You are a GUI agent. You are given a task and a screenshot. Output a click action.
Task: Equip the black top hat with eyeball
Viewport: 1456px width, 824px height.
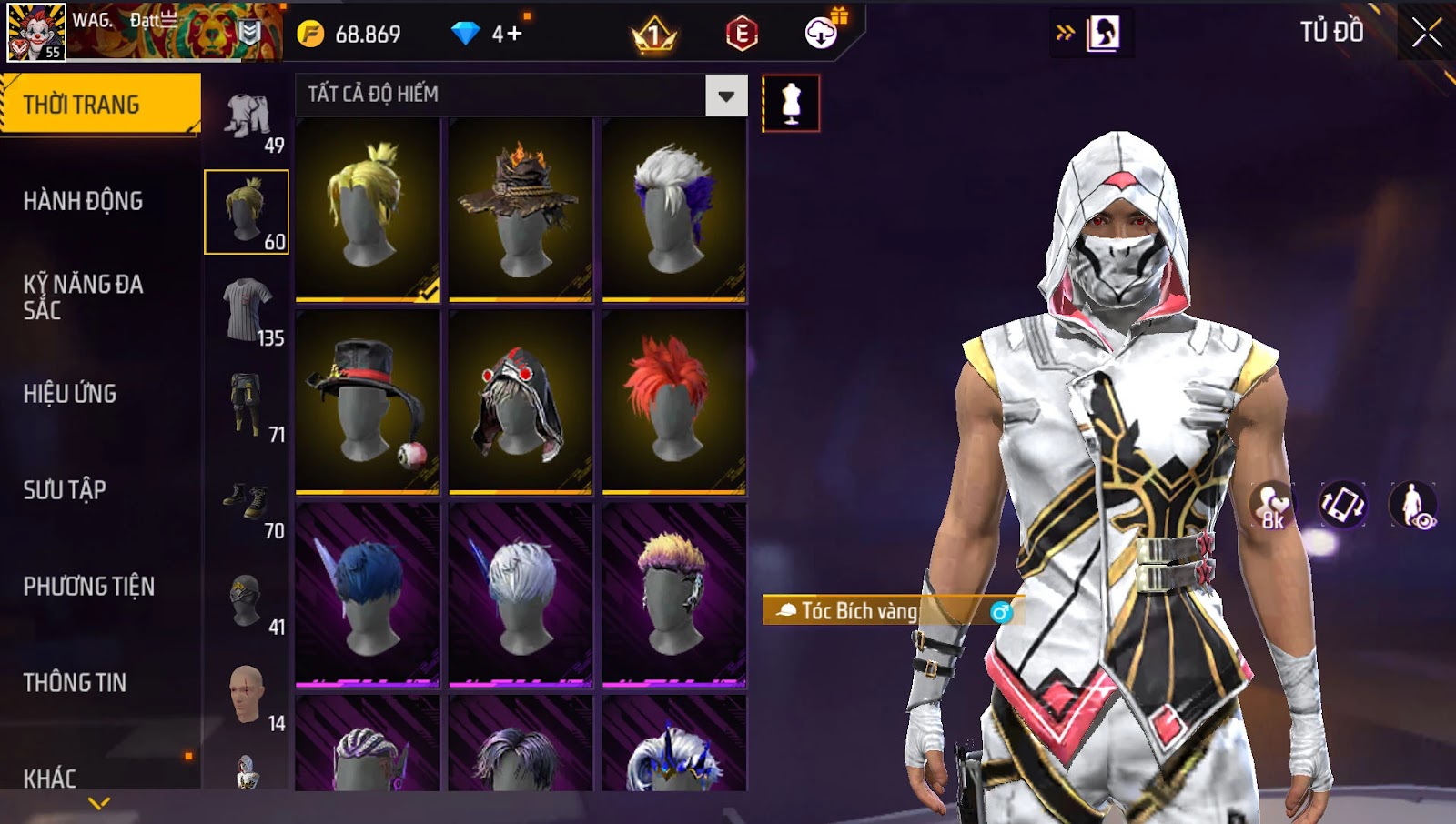coord(368,401)
